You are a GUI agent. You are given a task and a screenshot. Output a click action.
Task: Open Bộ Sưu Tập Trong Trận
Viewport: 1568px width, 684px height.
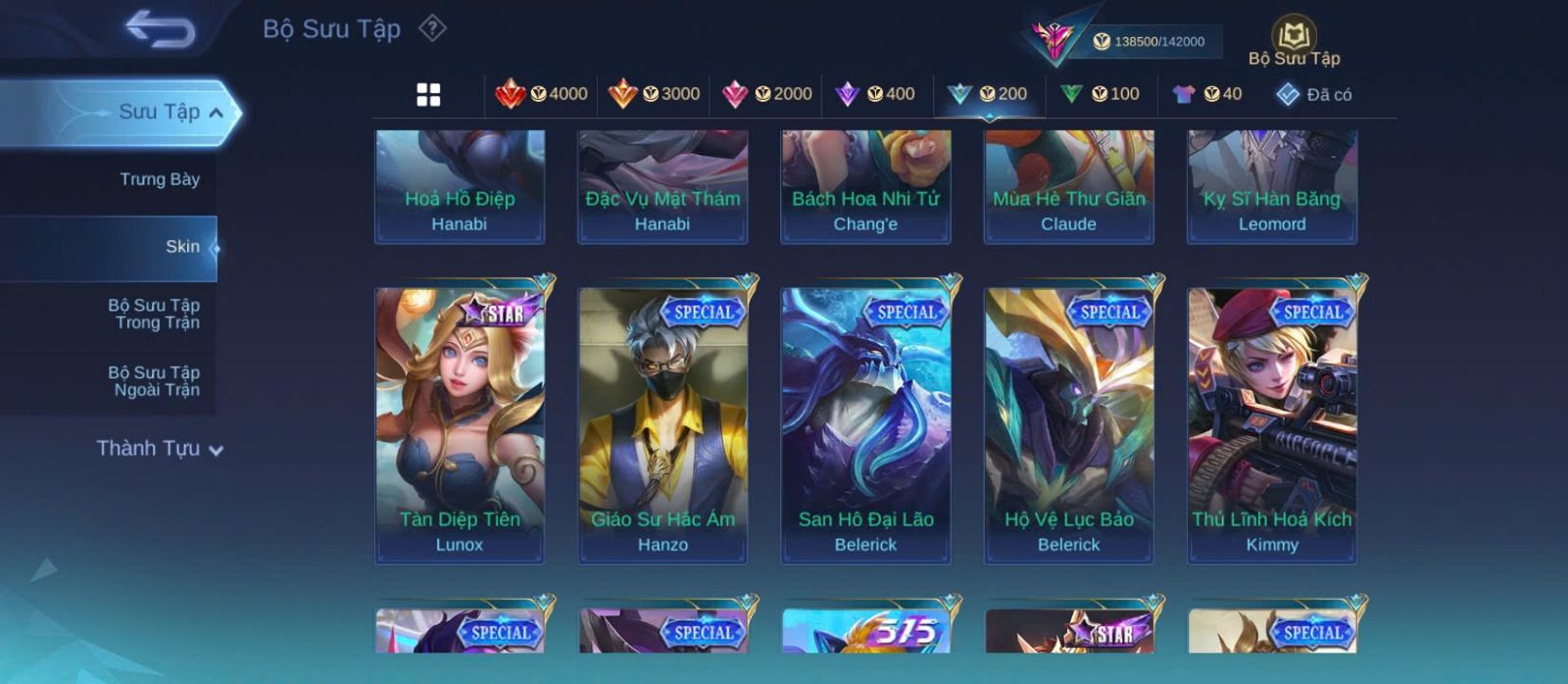click(x=155, y=314)
